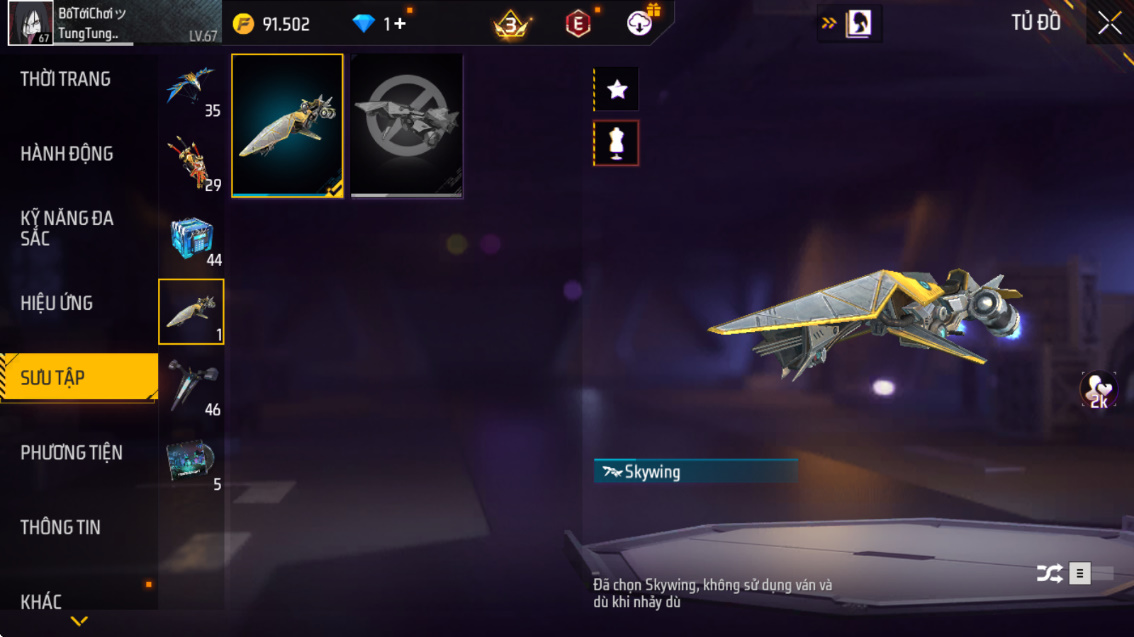Select the Khác category
This screenshot has height=637, width=1134.
point(42,601)
